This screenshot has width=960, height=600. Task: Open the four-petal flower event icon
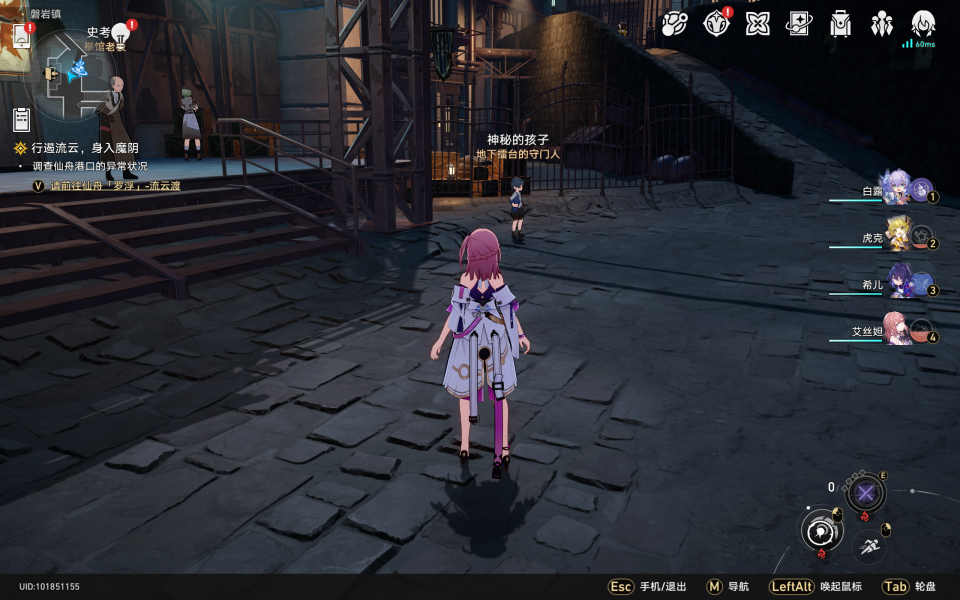click(x=758, y=23)
